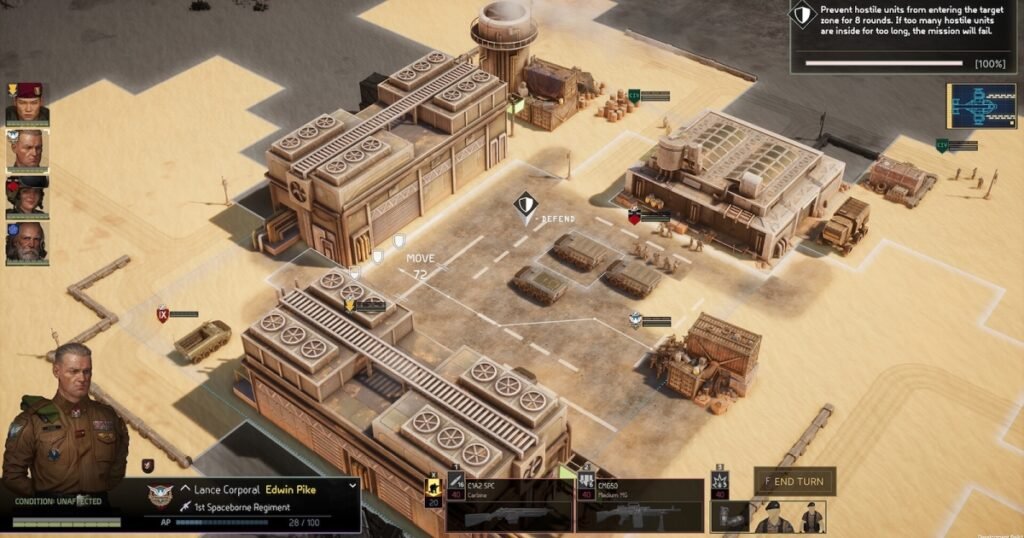Click the defend mission objective panel

905,36
